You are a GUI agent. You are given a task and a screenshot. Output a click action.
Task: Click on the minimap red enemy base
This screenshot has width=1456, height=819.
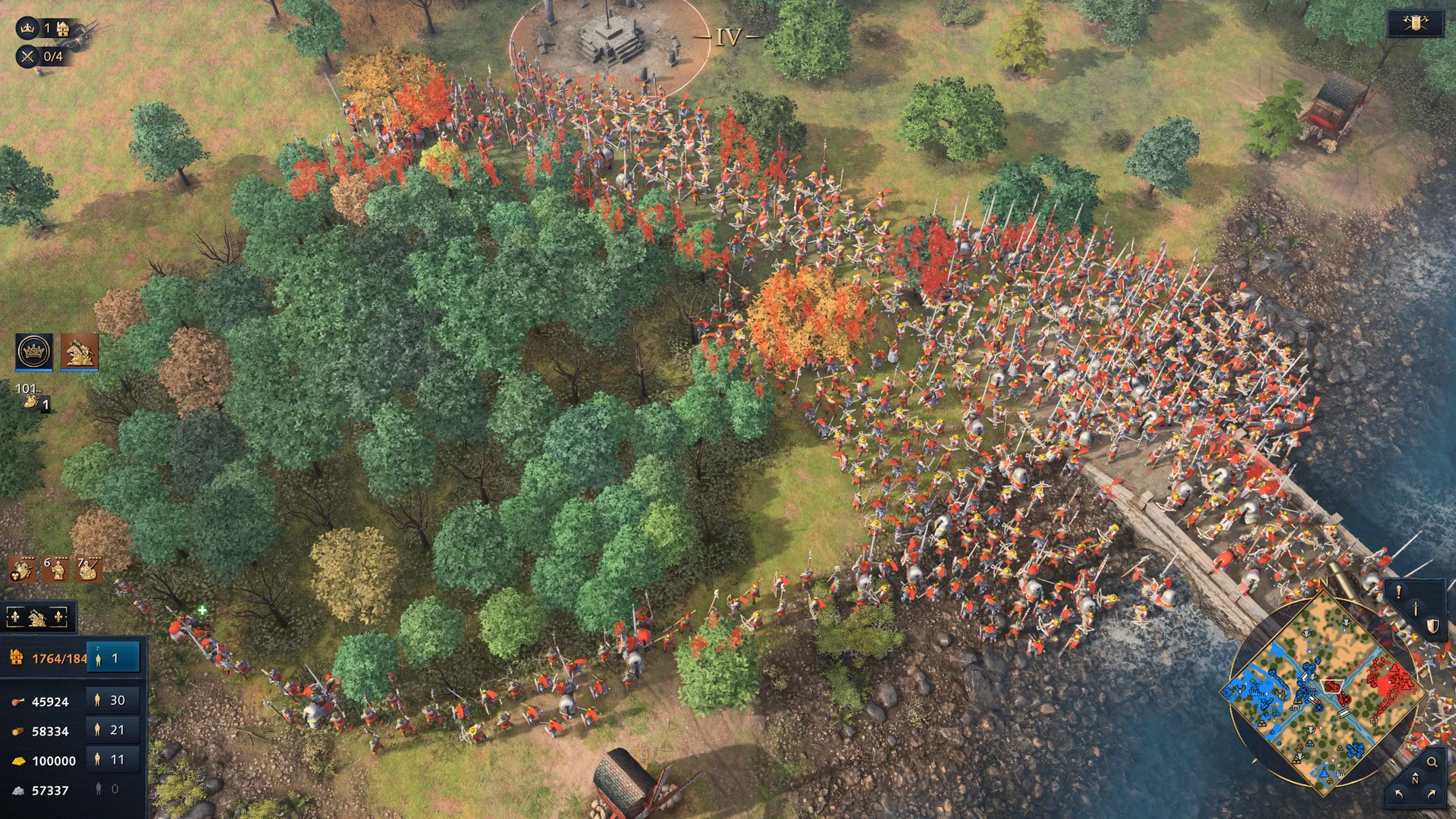[x=1389, y=681]
